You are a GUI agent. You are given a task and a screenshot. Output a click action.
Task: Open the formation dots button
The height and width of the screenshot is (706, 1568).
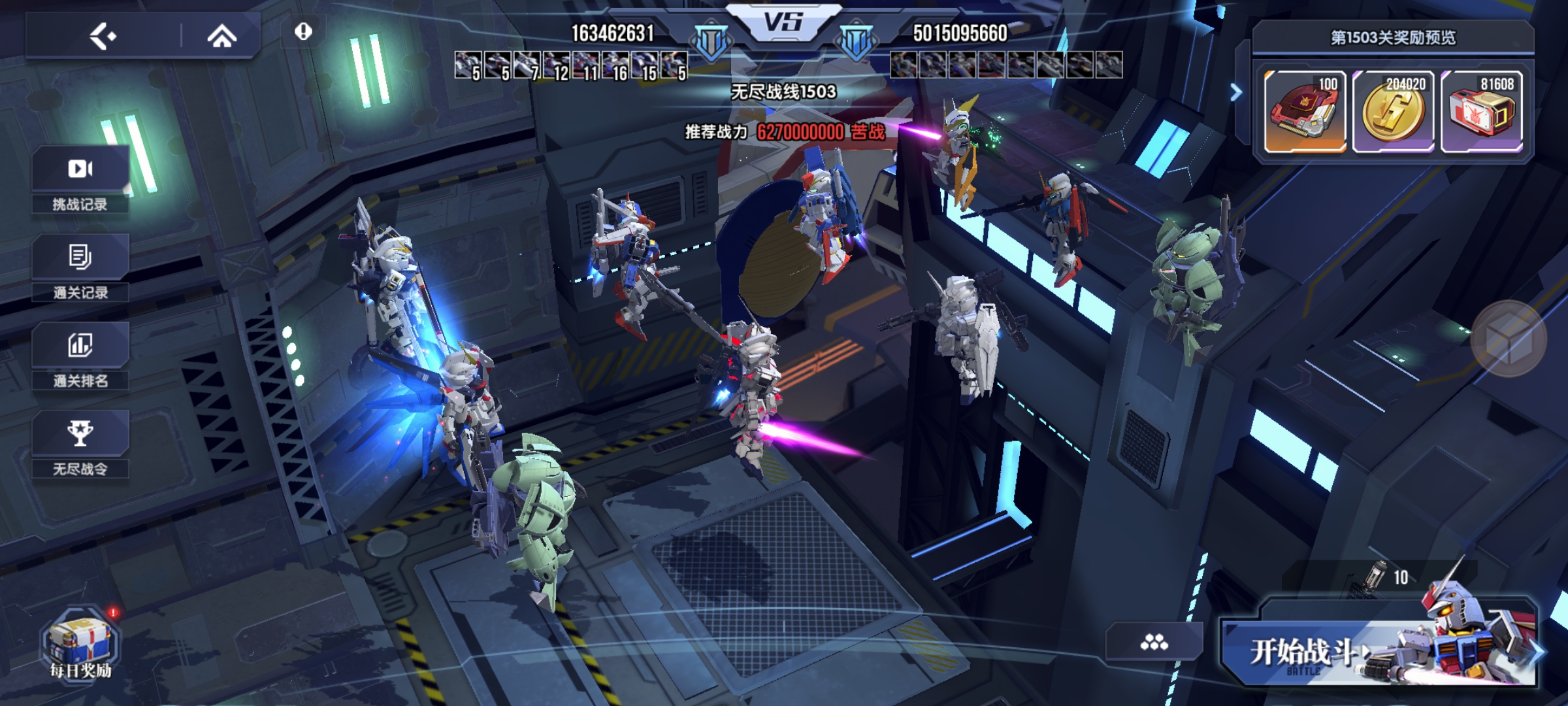(1154, 642)
